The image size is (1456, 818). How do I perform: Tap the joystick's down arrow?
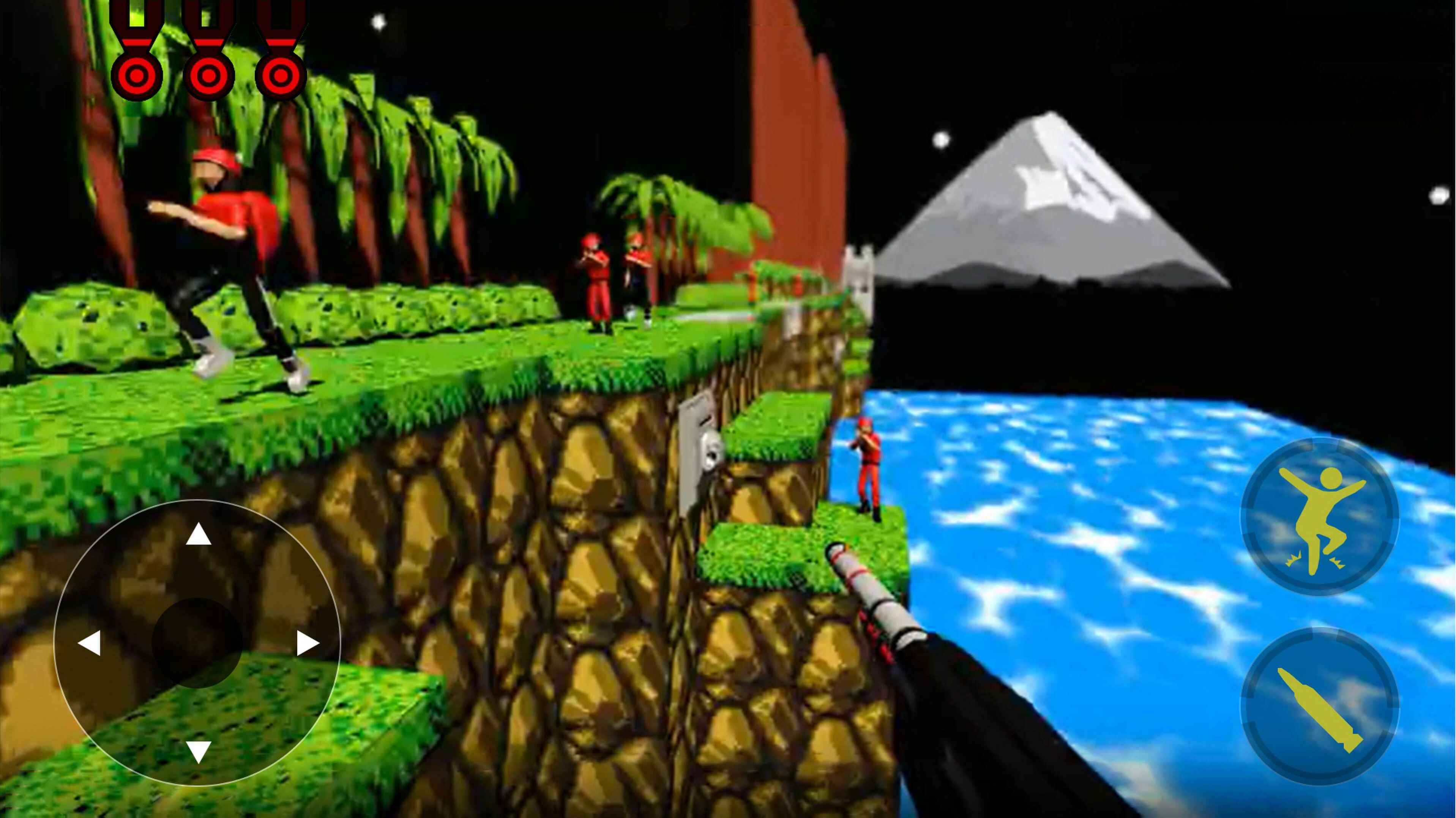click(199, 751)
